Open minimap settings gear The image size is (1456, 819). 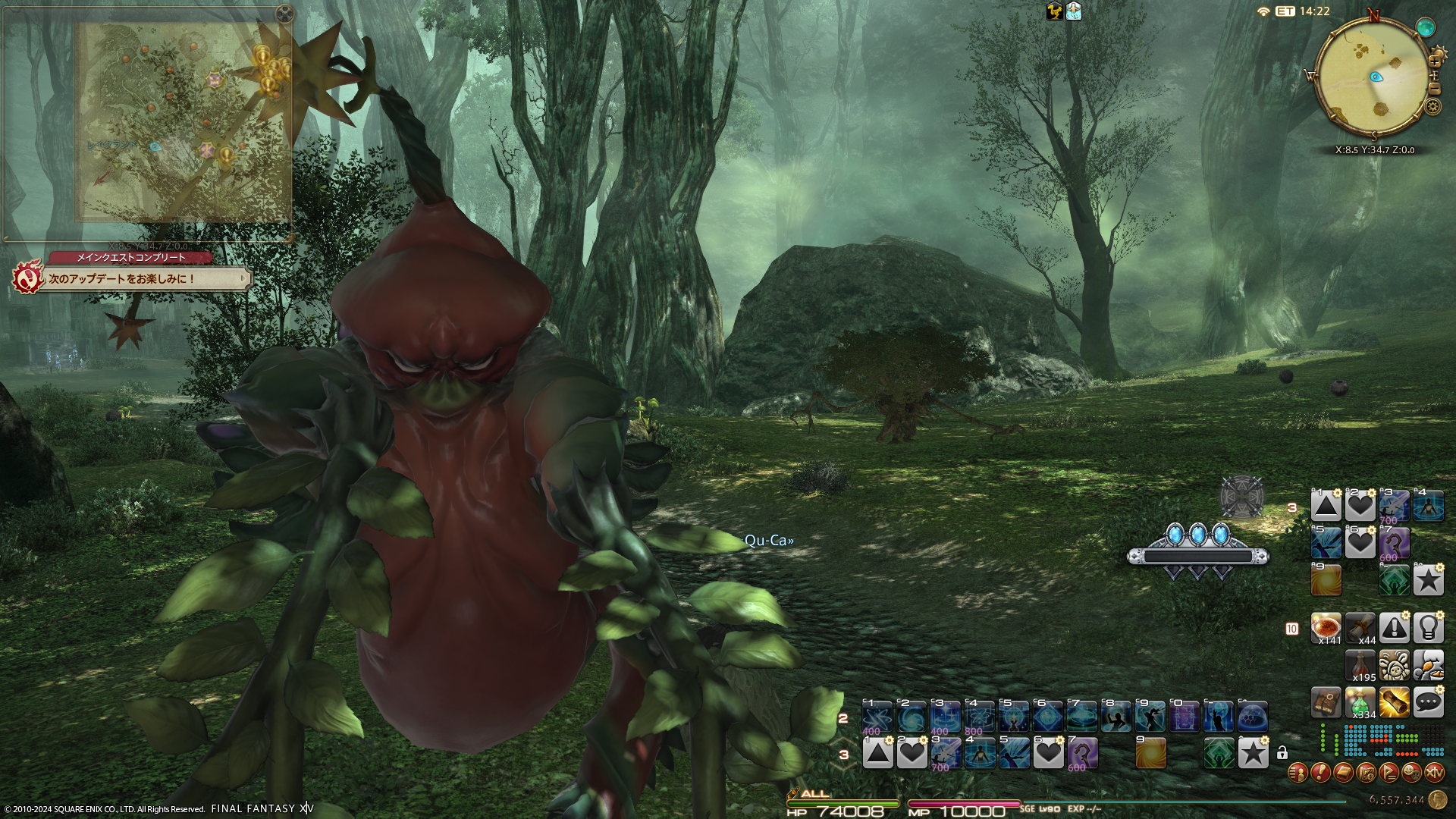[1432, 107]
